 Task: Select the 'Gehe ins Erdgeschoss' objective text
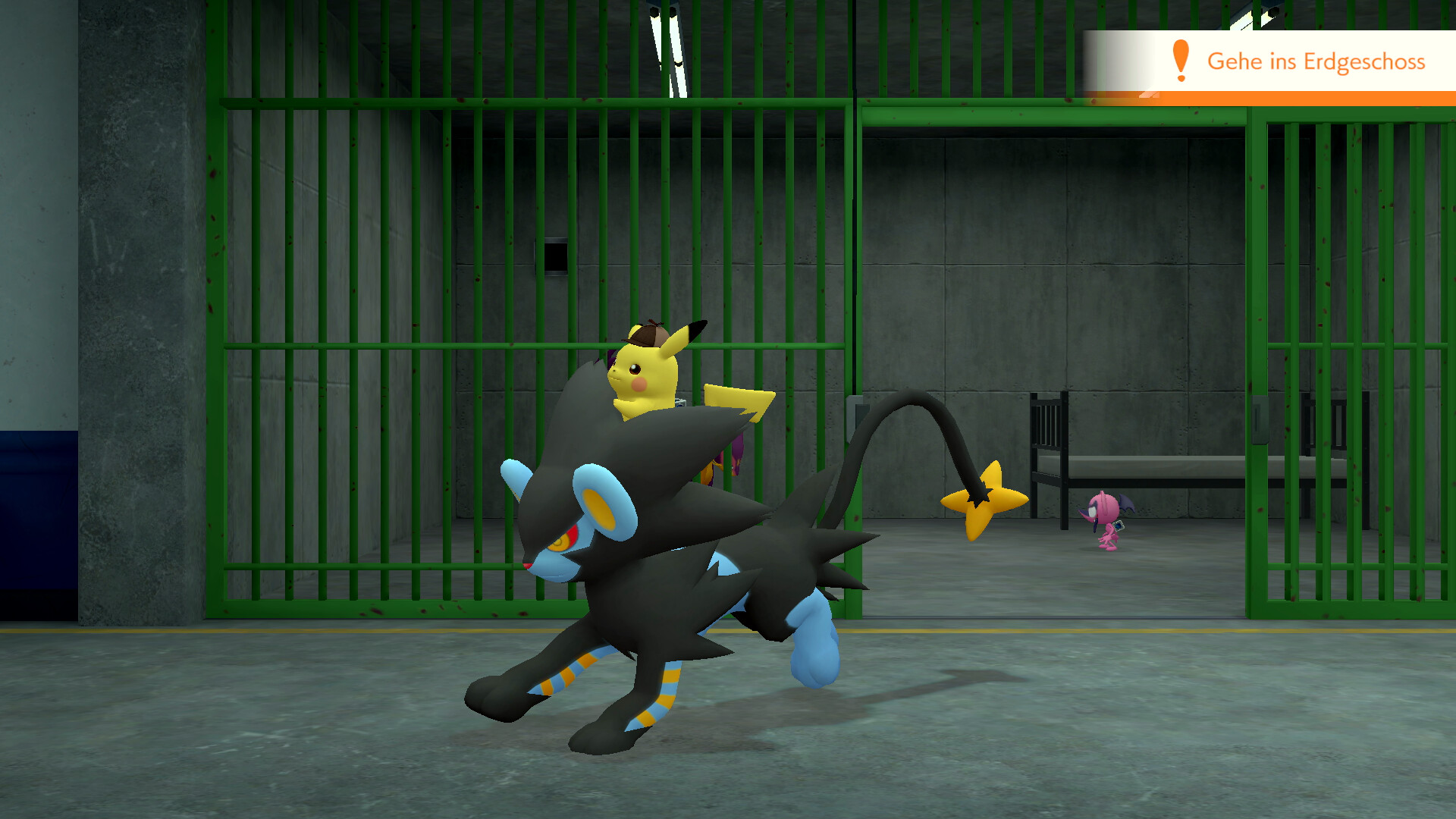pyautogui.click(x=1318, y=63)
